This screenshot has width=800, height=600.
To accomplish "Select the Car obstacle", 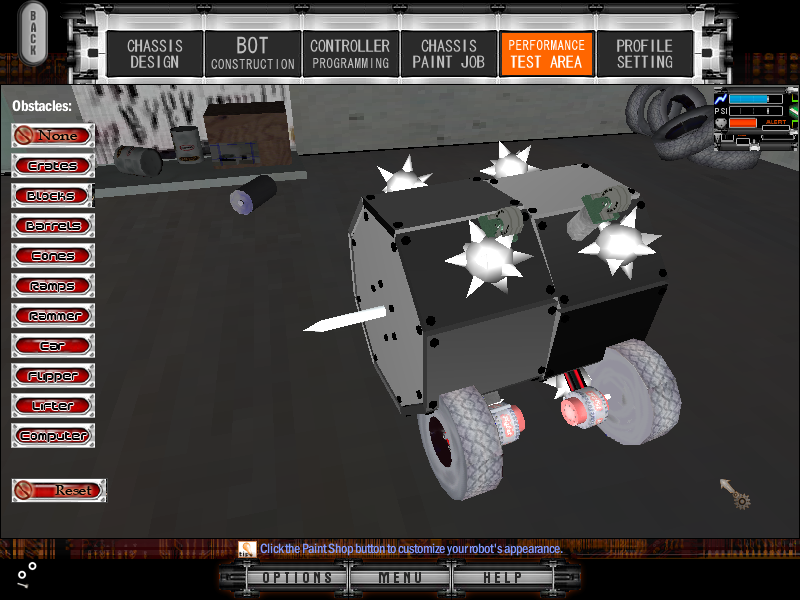I will [53, 346].
